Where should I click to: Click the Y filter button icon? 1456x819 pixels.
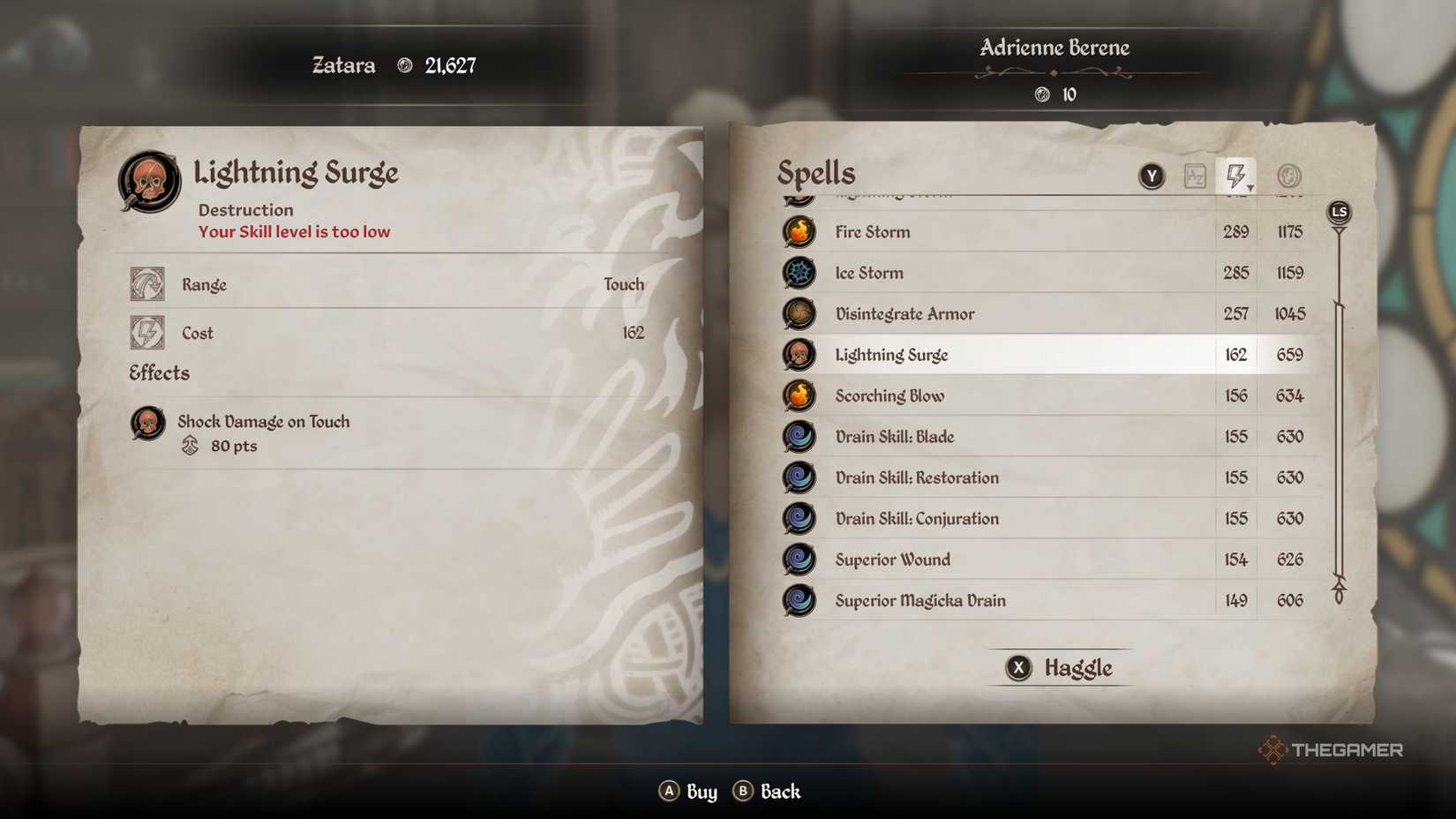(1152, 176)
